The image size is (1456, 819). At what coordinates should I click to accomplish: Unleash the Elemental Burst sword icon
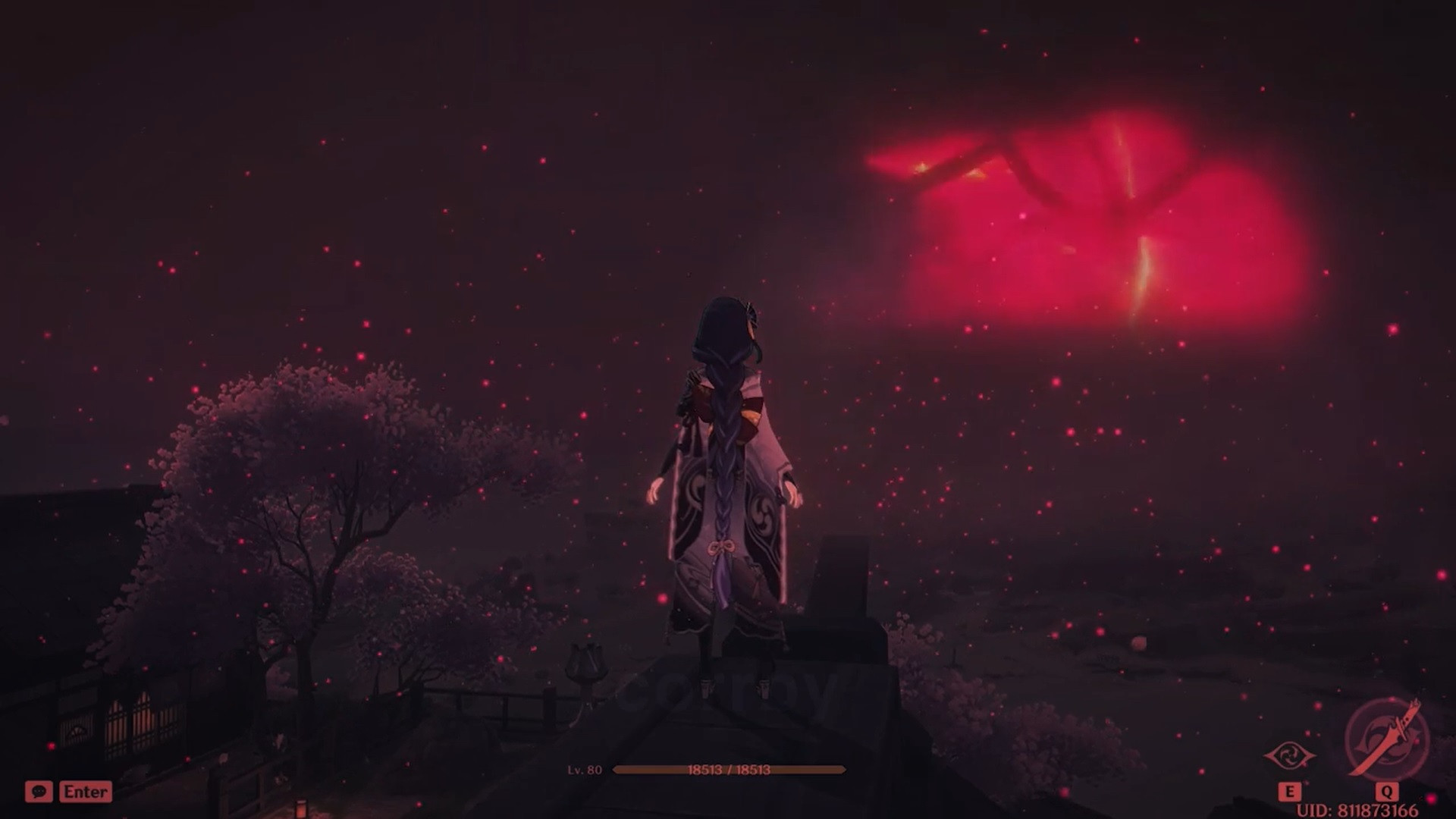click(x=1386, y=740)
